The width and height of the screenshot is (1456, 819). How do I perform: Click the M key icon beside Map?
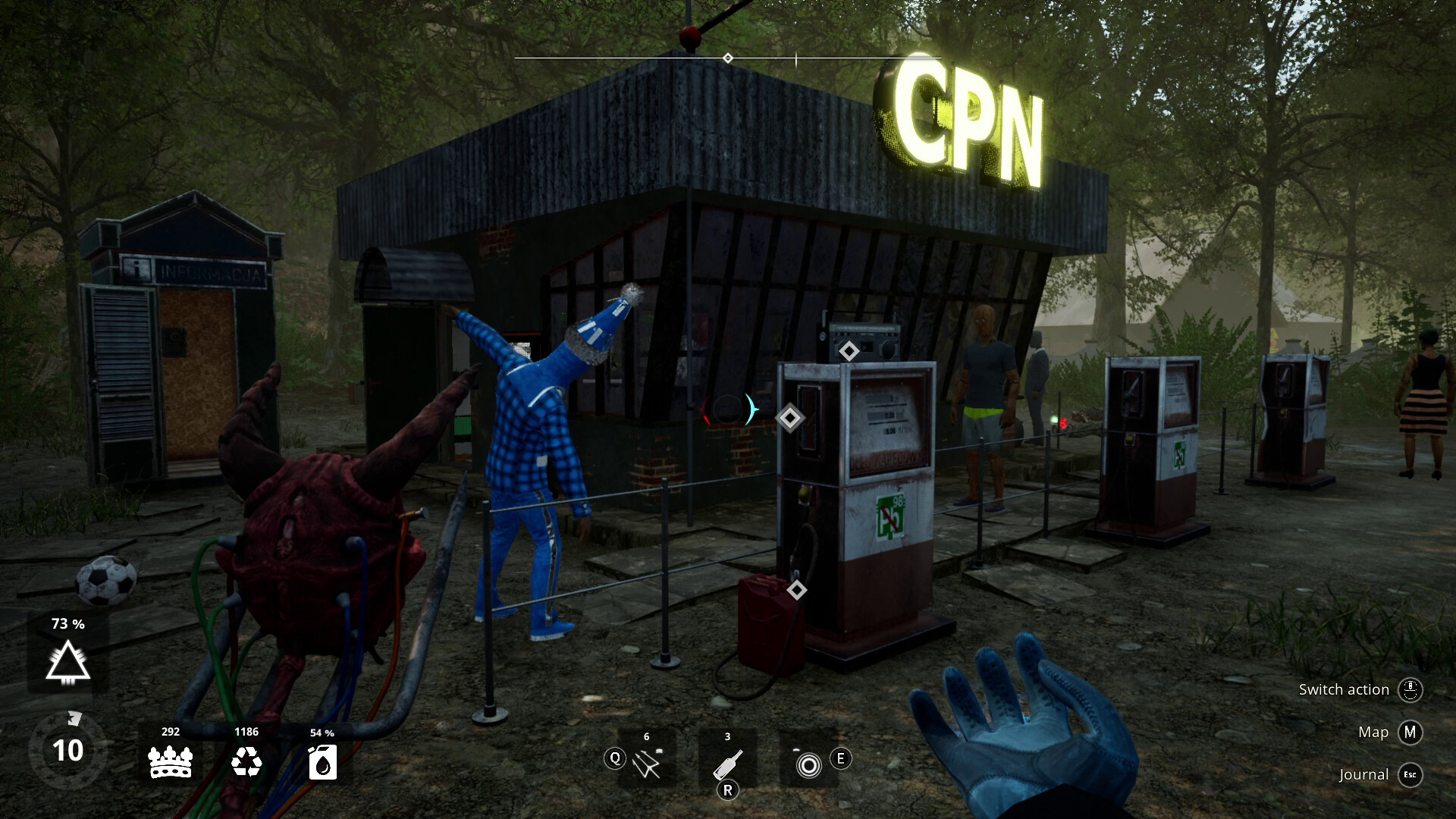[x=1411, y=733]
